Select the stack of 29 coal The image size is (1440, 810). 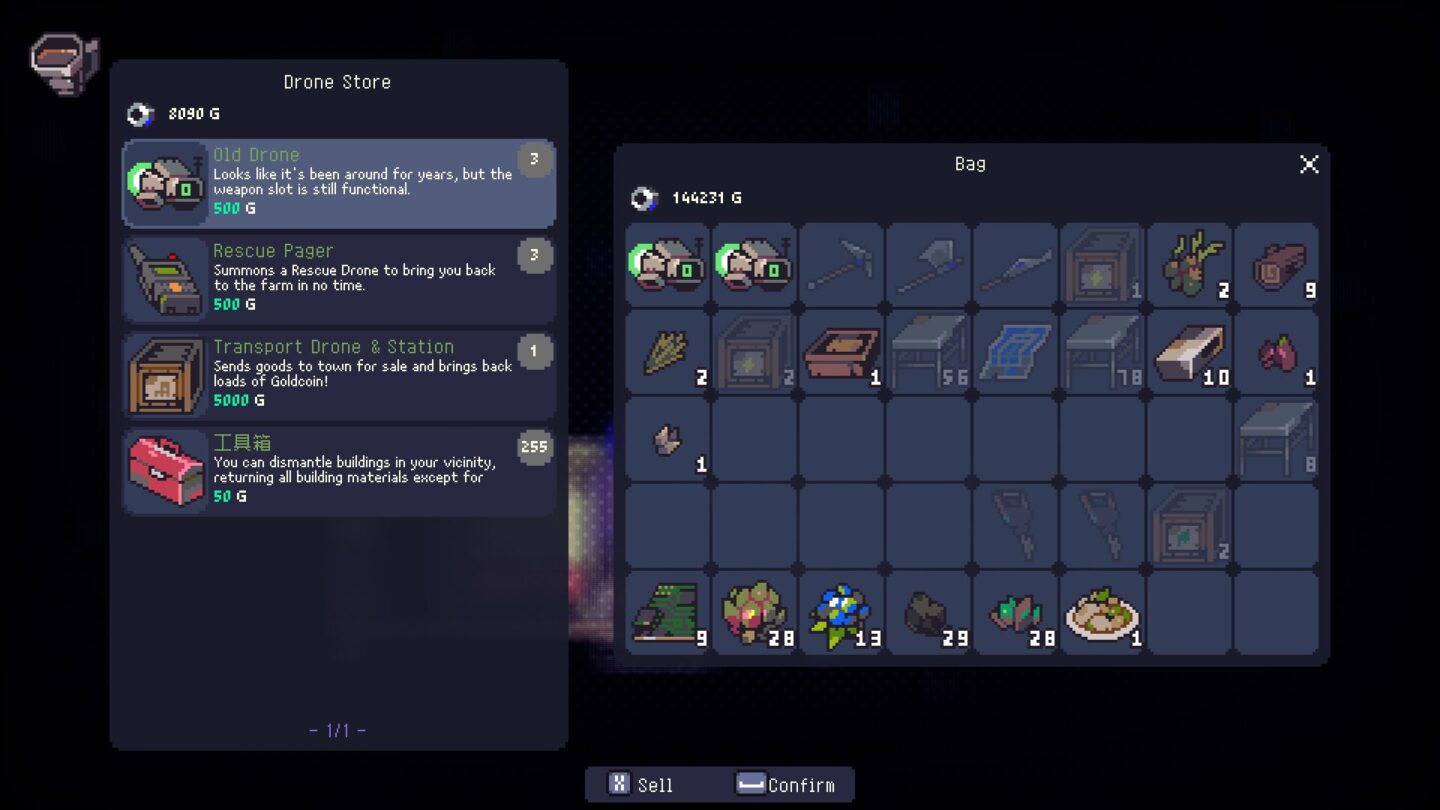[x=928, y=612]
